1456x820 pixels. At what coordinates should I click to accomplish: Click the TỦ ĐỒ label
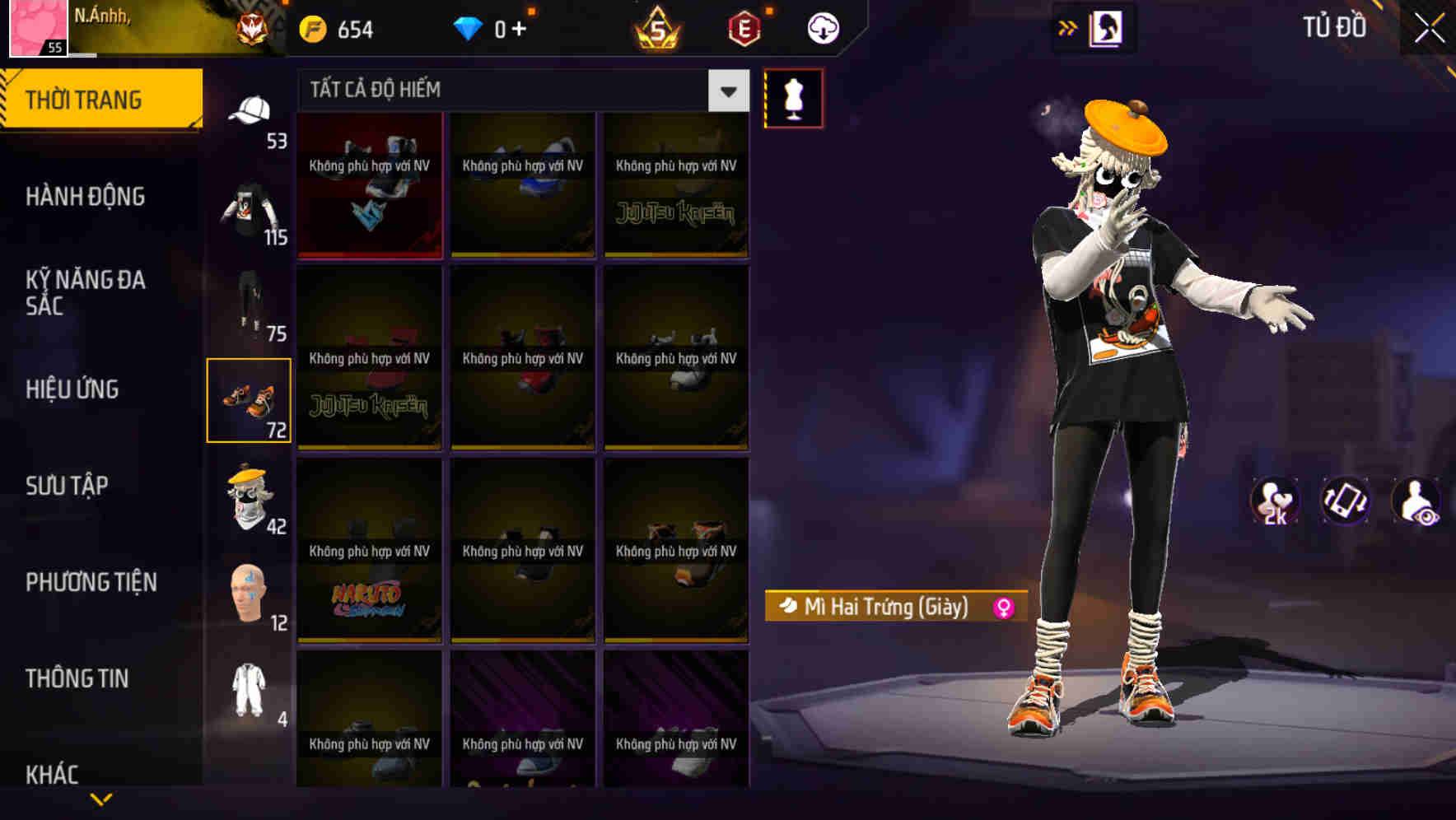point(1336,27)
